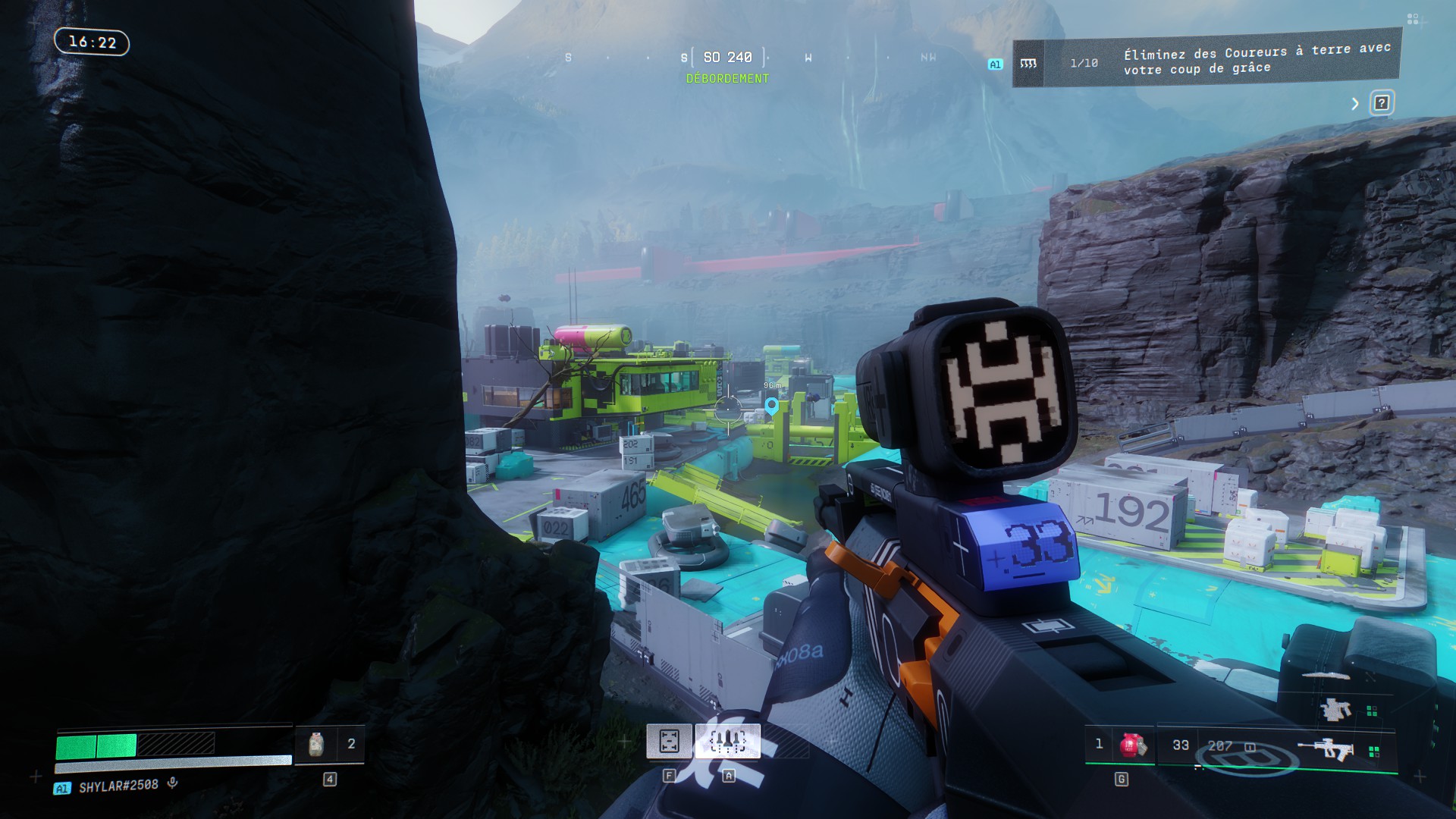The image size is (1456, 819).
Task: Click the question mark help icon
Action: point(1381,103)
